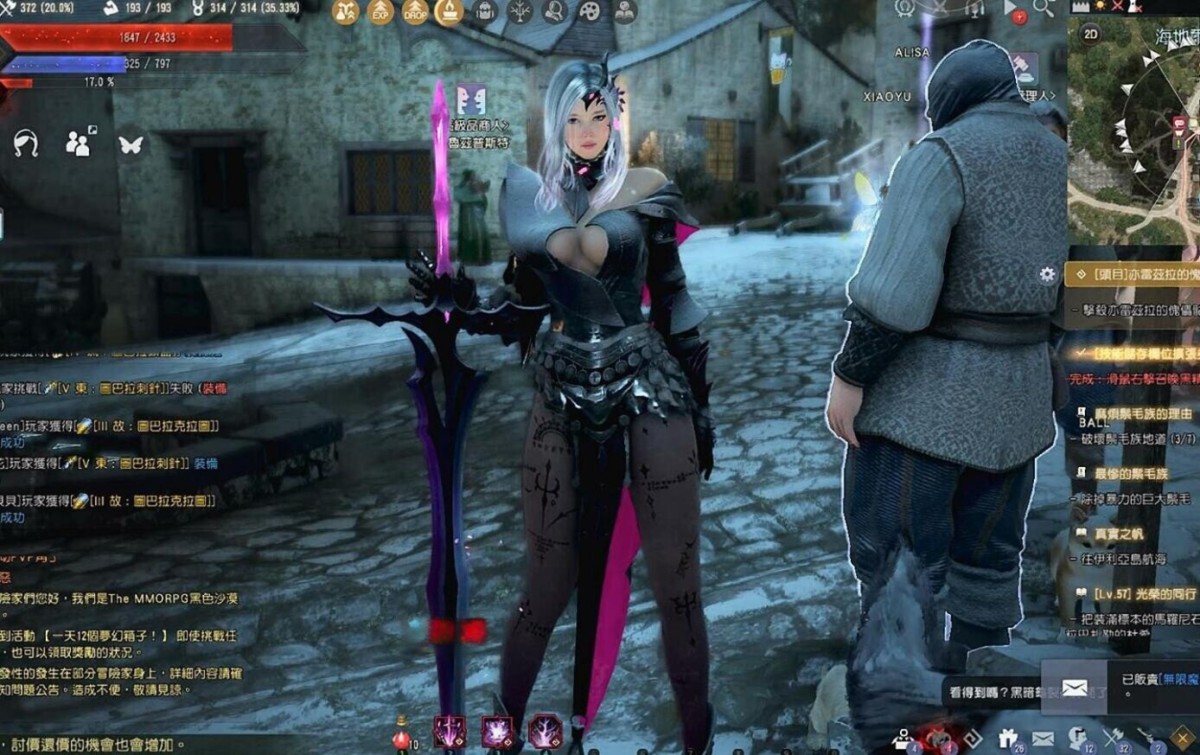
Task: Click the gold EXP buff icon
Action: [x=381, y=12]
